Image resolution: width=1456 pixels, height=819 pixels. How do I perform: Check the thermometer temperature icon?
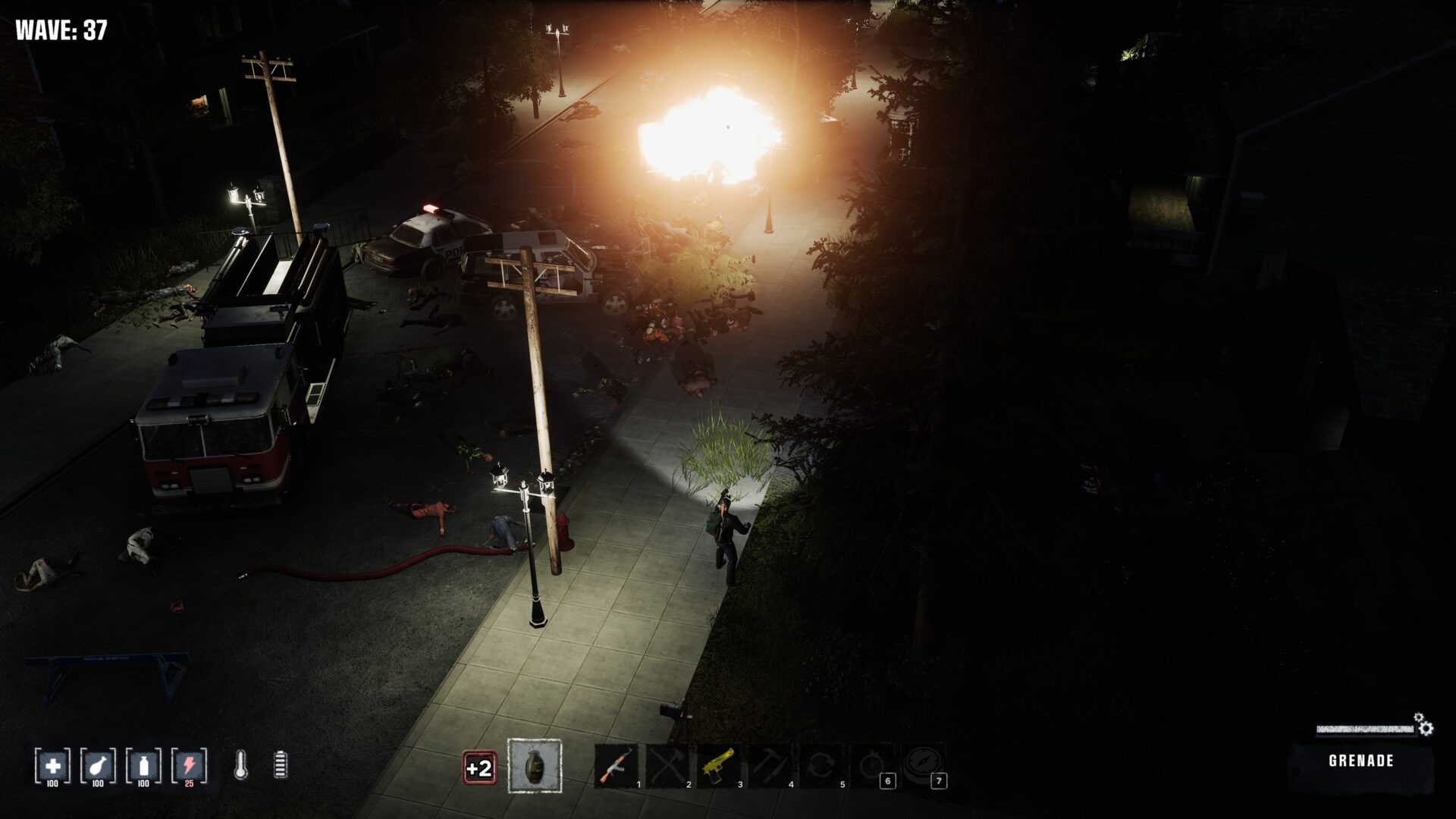[x=240, y=765]
